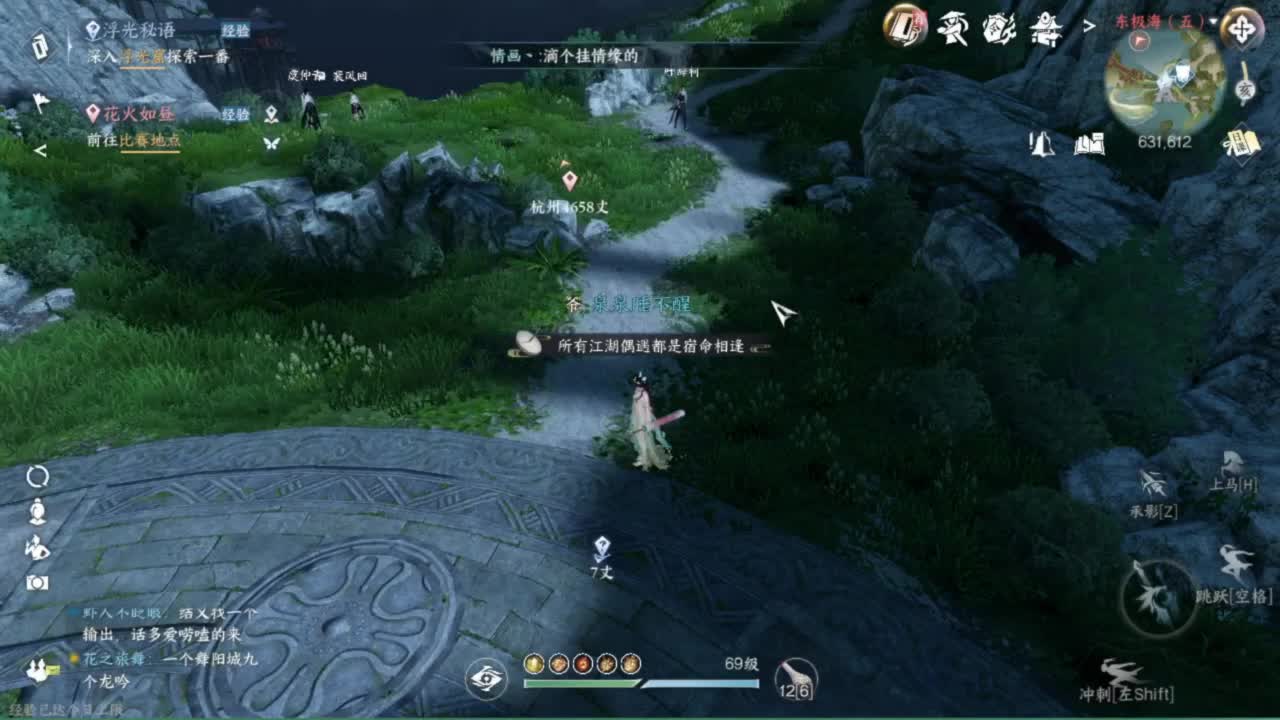
Task: Expand the top icon bar with the chevron
Action: click(1090, 25)
